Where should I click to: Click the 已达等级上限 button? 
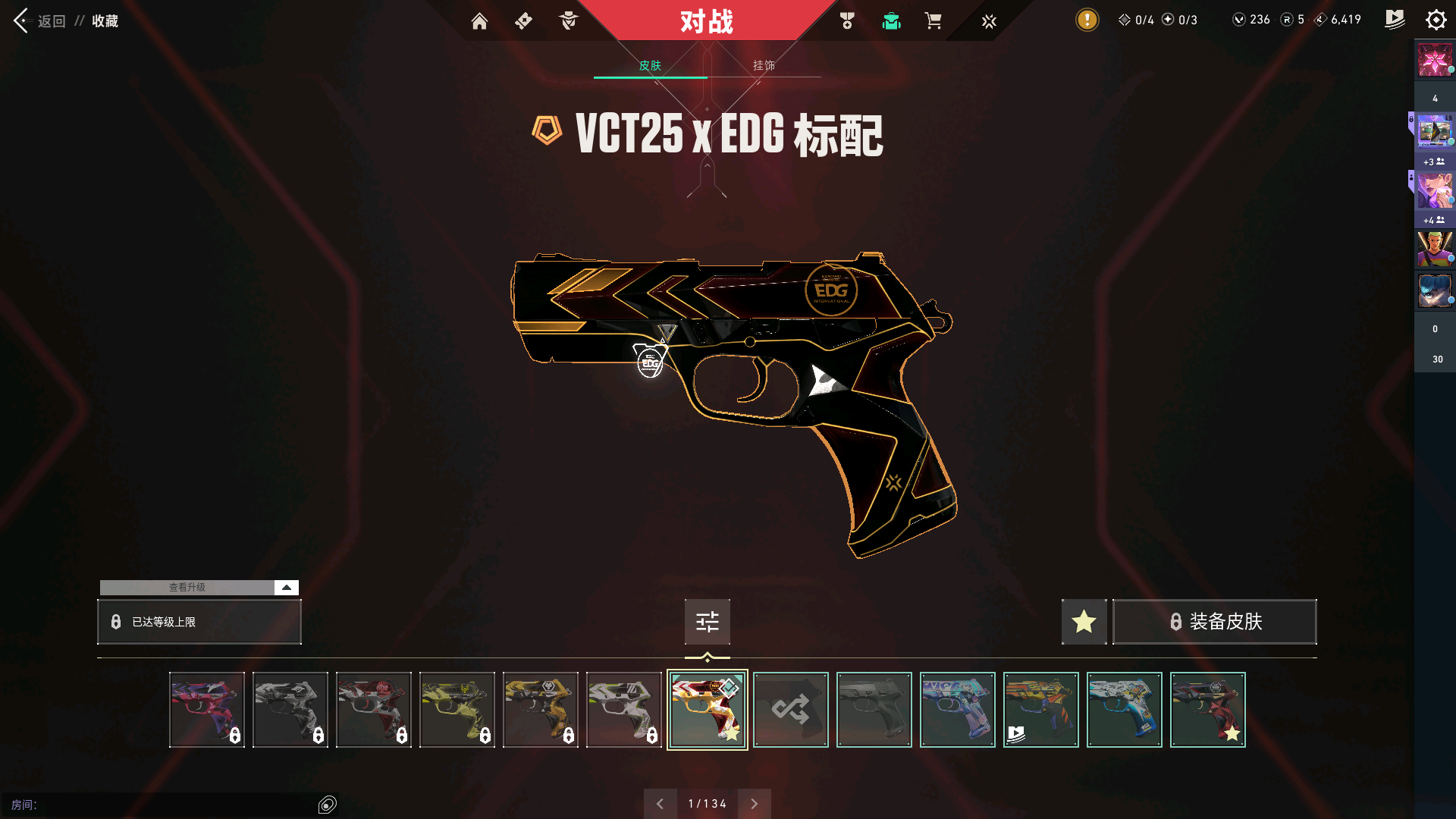(x=199, y=622)
